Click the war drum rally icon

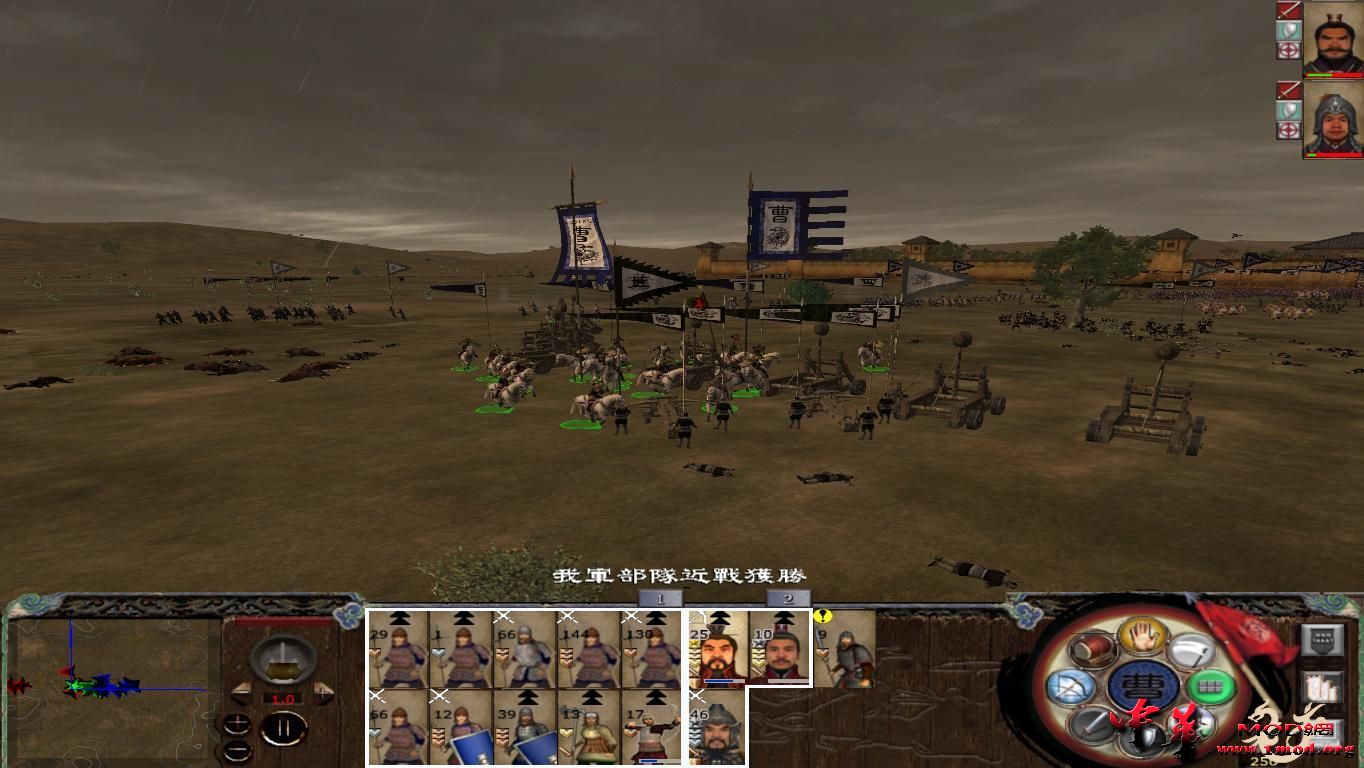(x=1092, y=648)
